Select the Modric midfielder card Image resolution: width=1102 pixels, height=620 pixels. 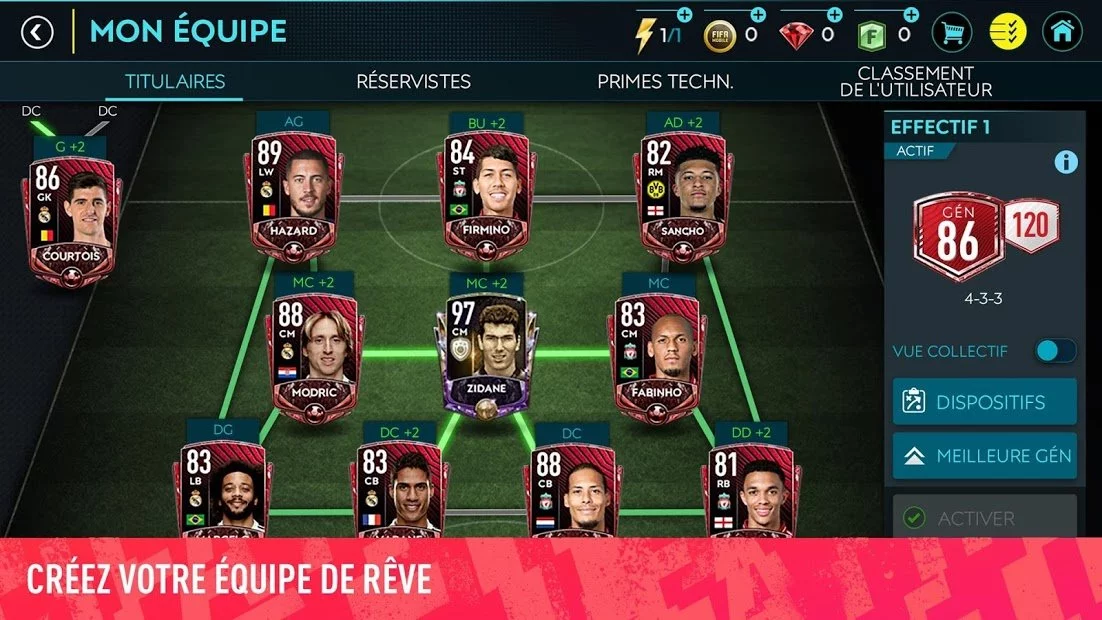pyautogui.click(x=315, y=350)
